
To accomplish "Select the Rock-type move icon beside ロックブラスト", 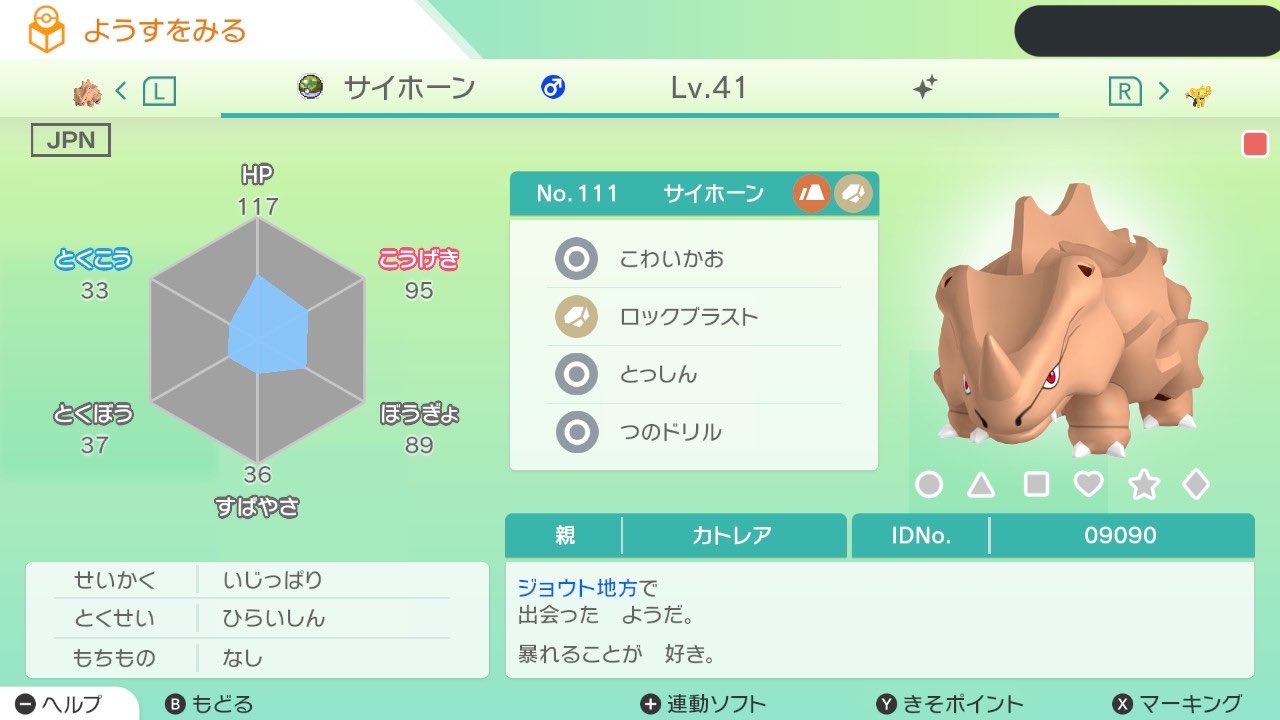I will pos(576,316).
